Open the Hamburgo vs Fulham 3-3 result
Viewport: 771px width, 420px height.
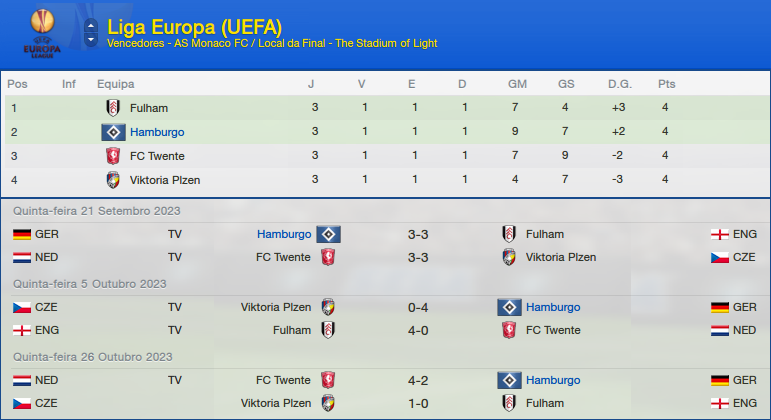point(418,234)
